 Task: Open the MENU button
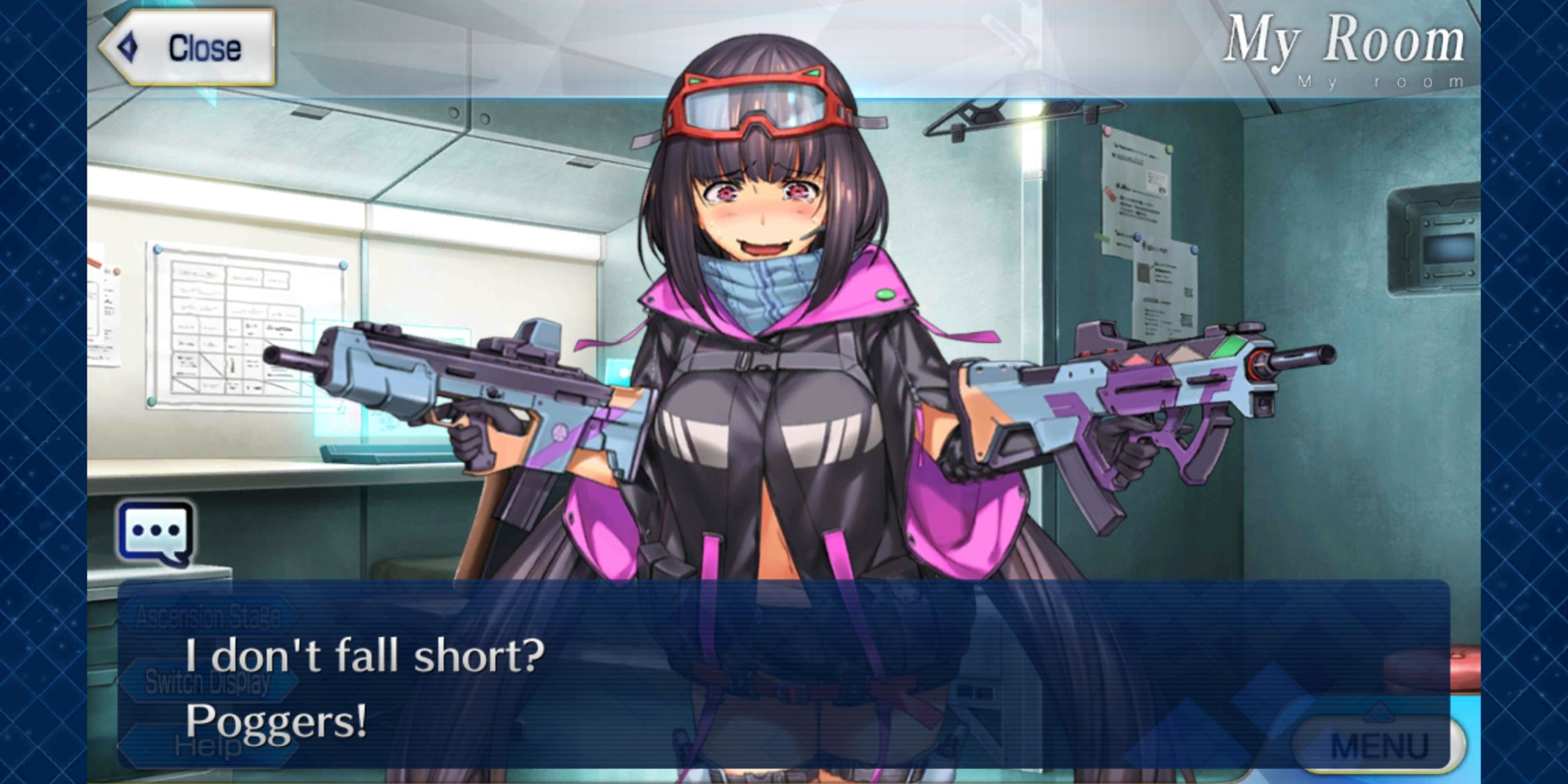tap(1379, 745)
